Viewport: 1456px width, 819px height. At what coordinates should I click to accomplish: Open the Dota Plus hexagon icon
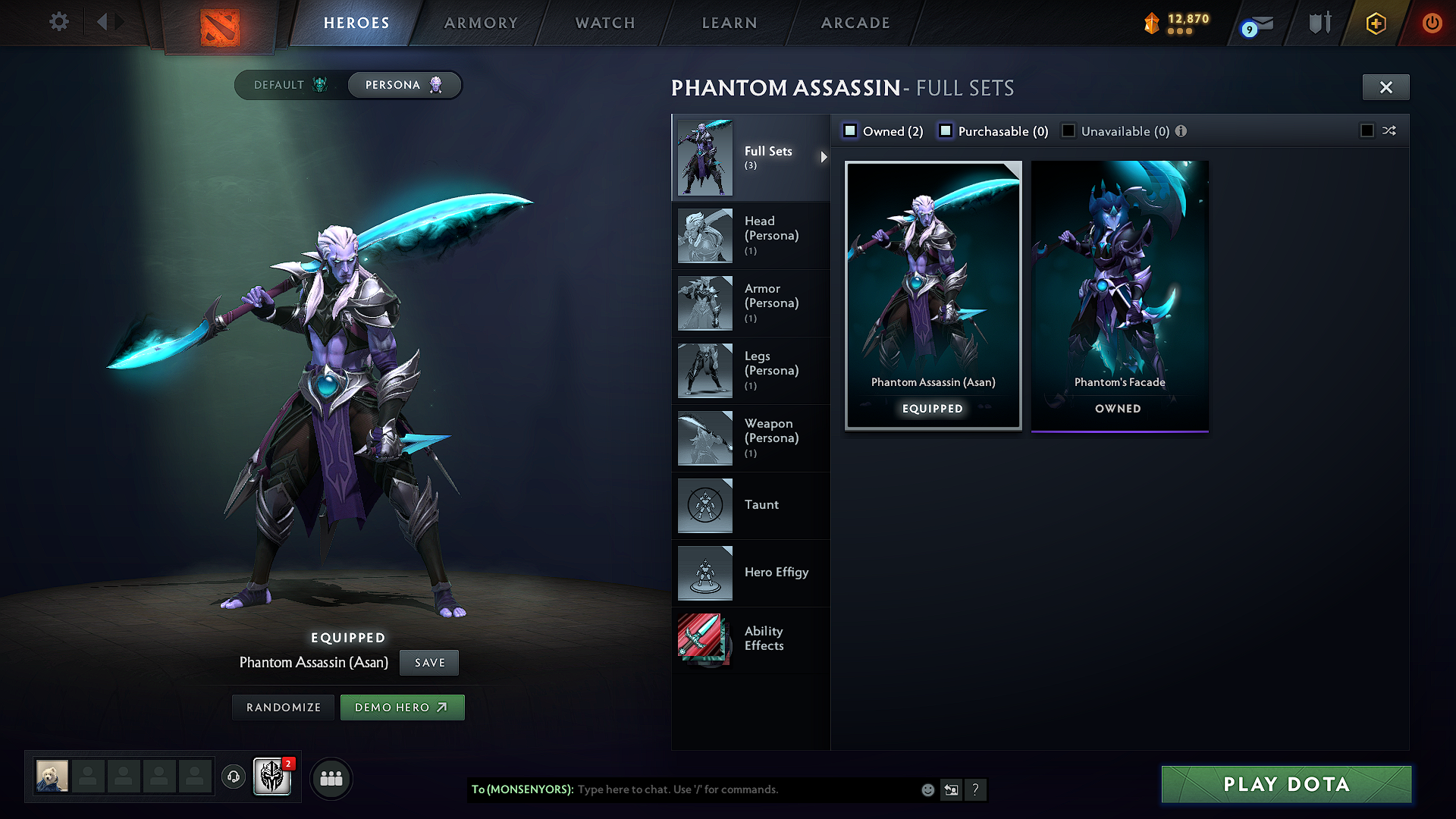(1375, 23)
